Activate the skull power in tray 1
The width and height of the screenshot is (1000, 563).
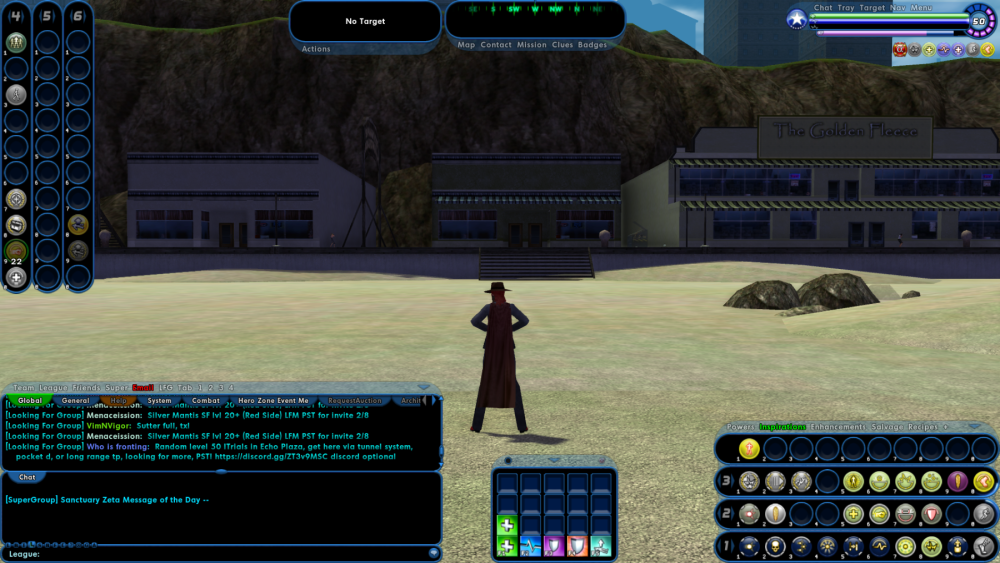(x=775, y=546)
